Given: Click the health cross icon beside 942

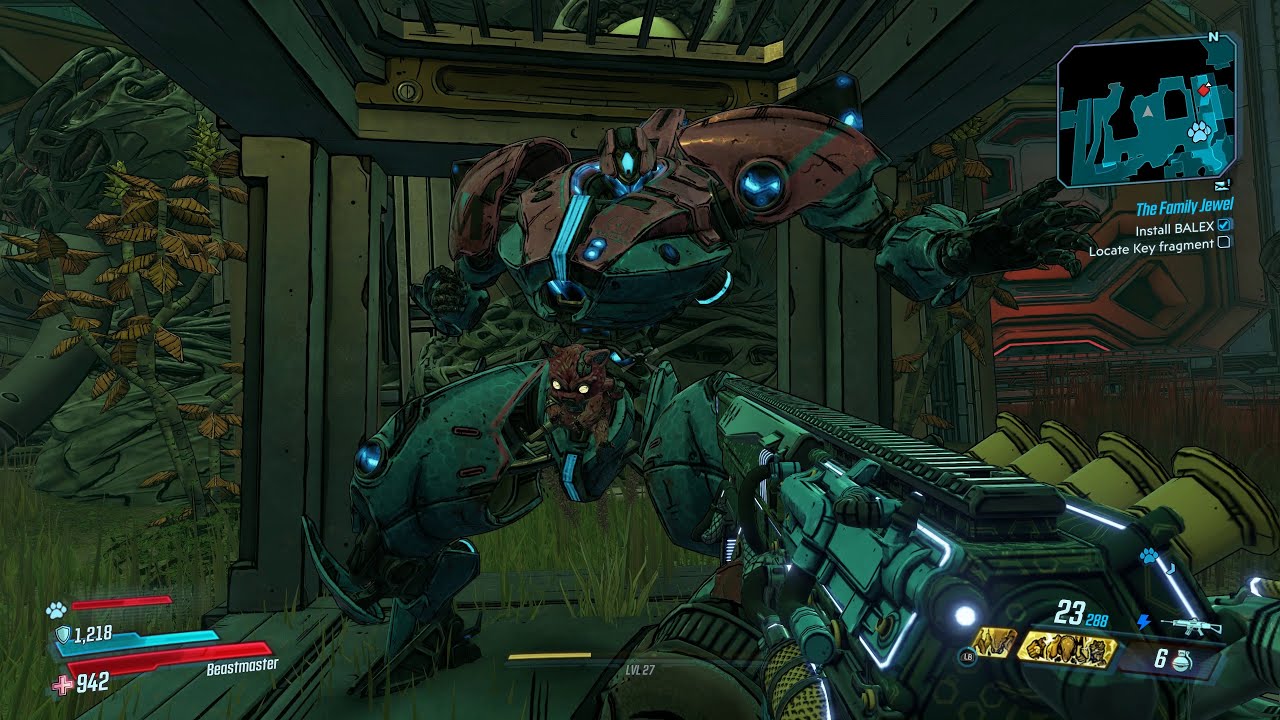Looking at the screenshot, I should (x=62, y=684).
